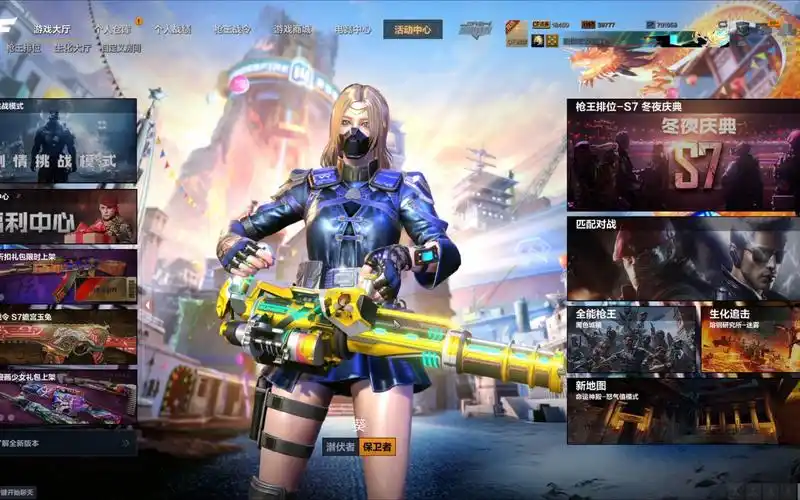Click the 了解全新版本 arrow bar
Viewport: 800px width, 500px height.
coord(68,442)
